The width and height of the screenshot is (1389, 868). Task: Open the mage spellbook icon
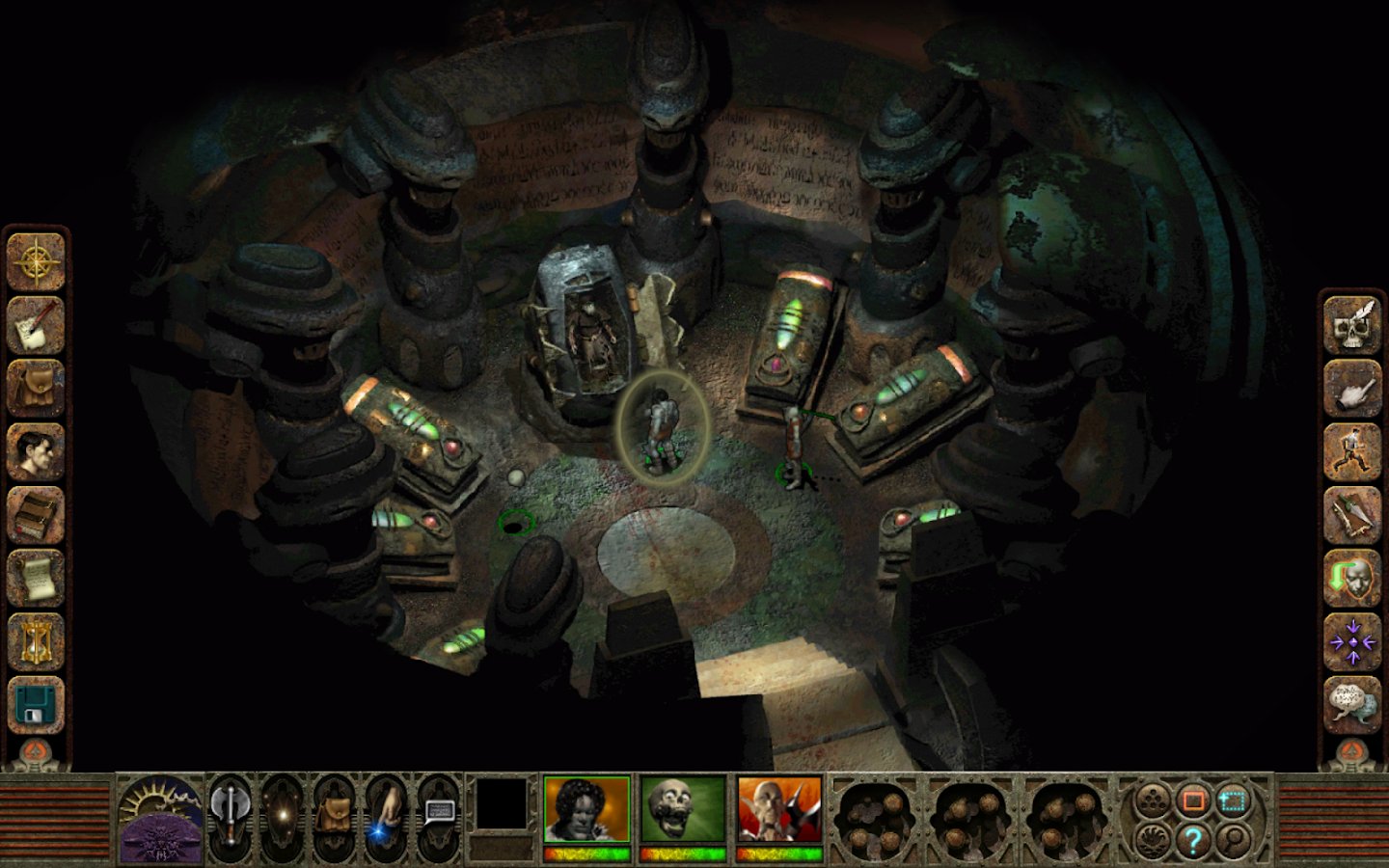[36, 515]
